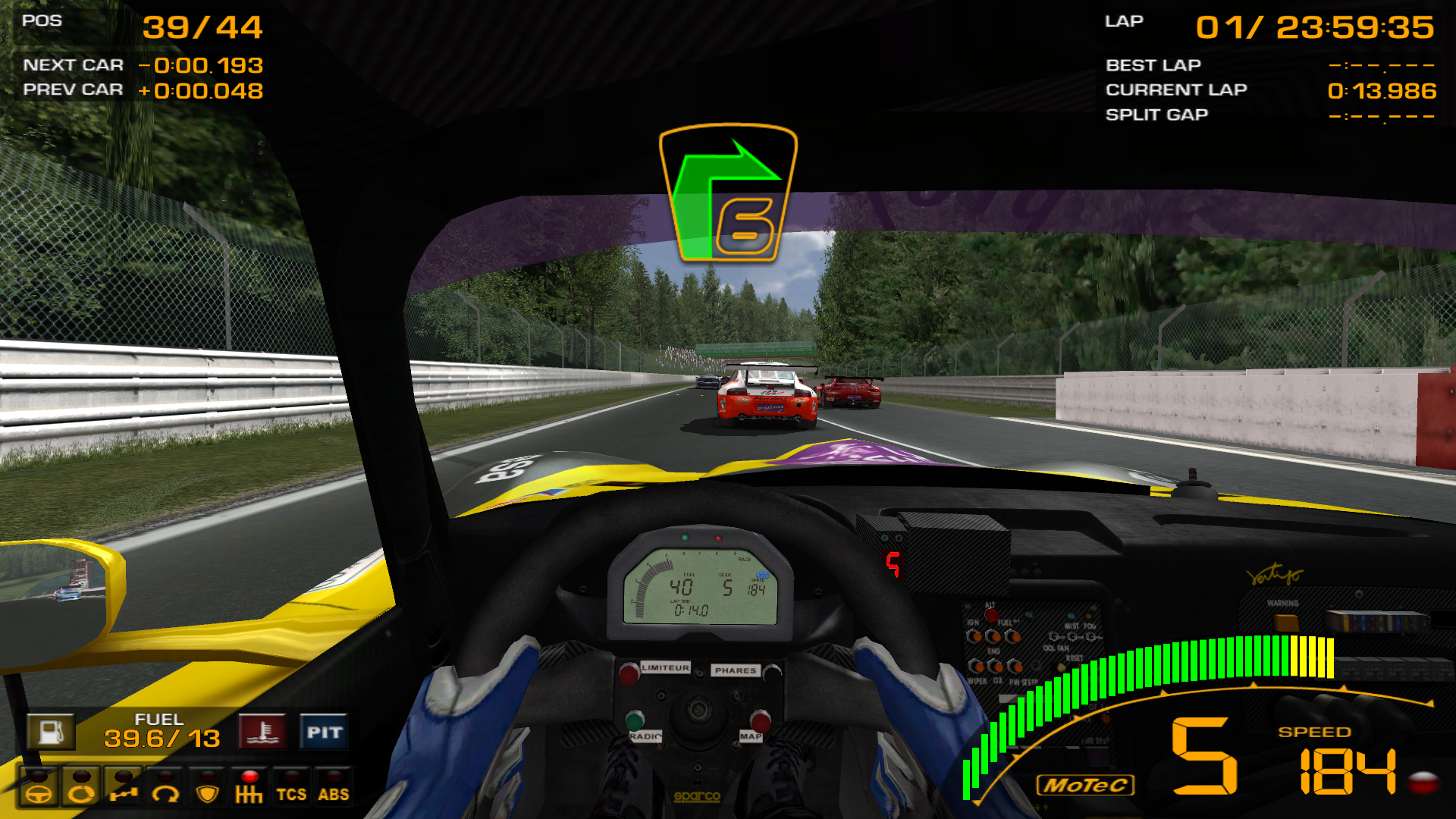Click the water temperature warning icon
This screenshot has height=819, width=1456.
coord(262,731)
